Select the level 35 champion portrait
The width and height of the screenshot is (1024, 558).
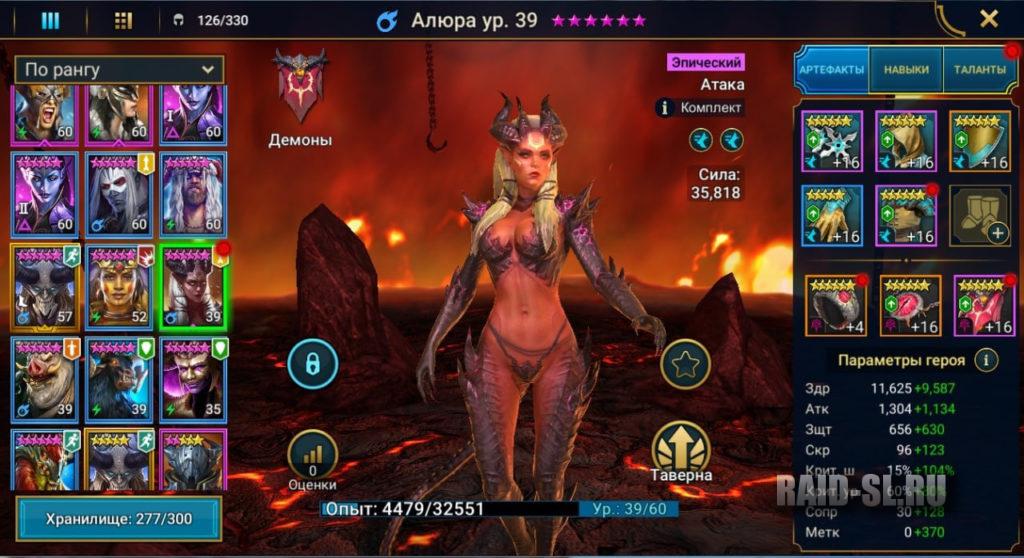(x=193, y=380)
